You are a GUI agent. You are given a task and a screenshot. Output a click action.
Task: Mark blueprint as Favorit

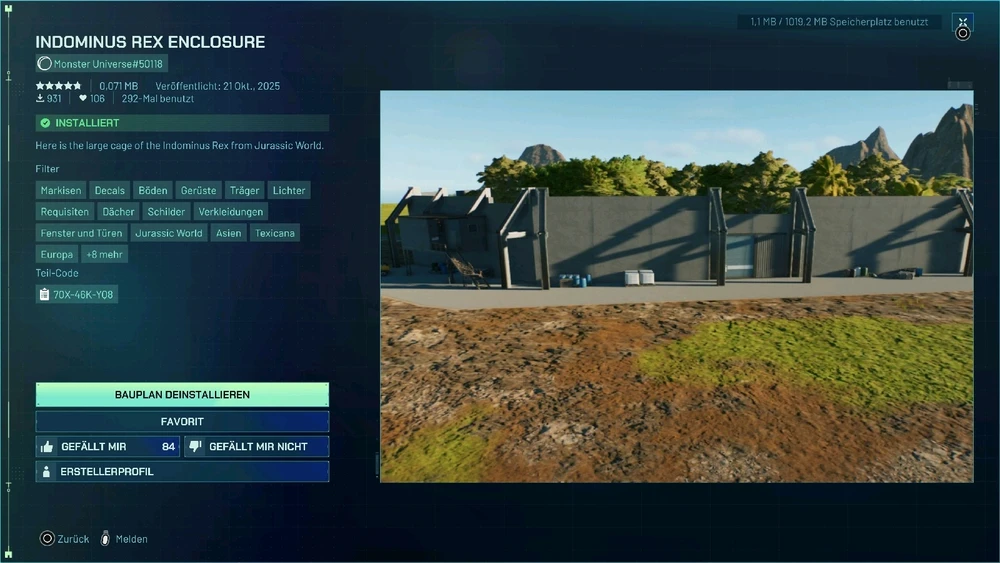(x=182, y=421)
